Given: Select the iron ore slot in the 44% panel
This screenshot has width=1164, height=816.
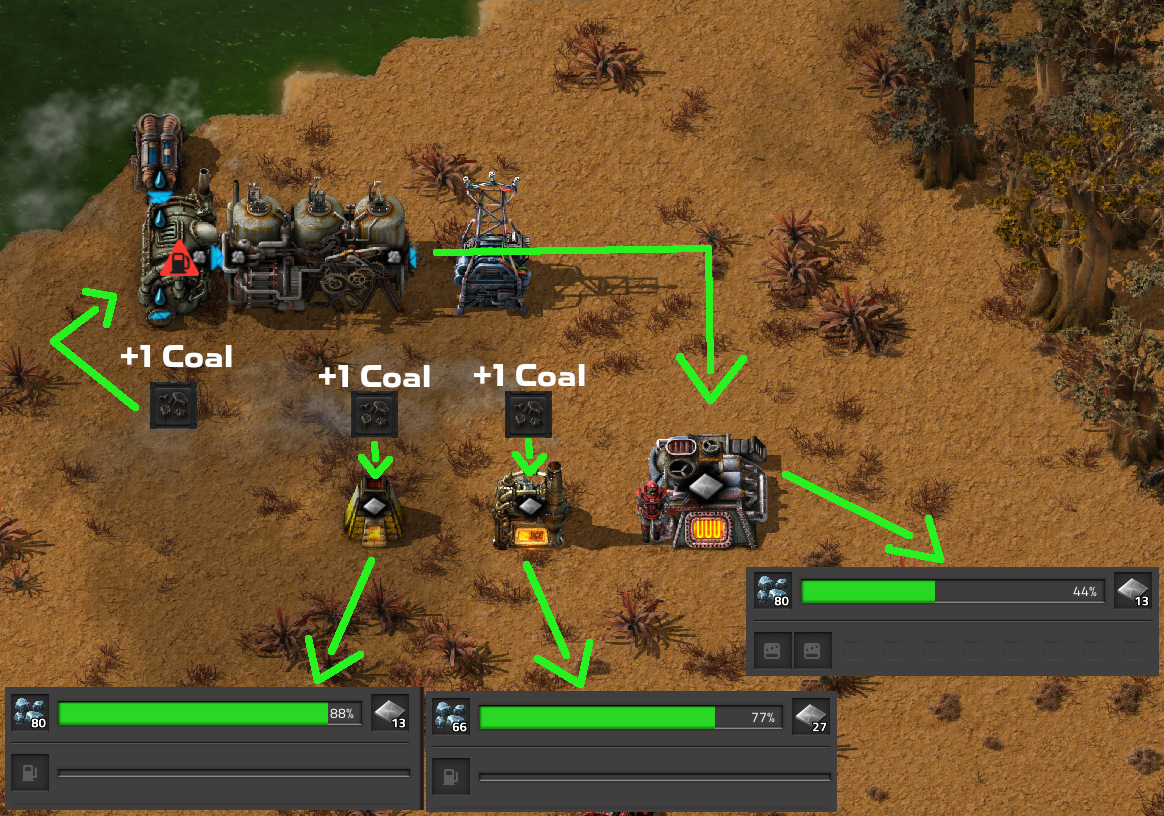Looking at the screenshot, I should [773, 591].
